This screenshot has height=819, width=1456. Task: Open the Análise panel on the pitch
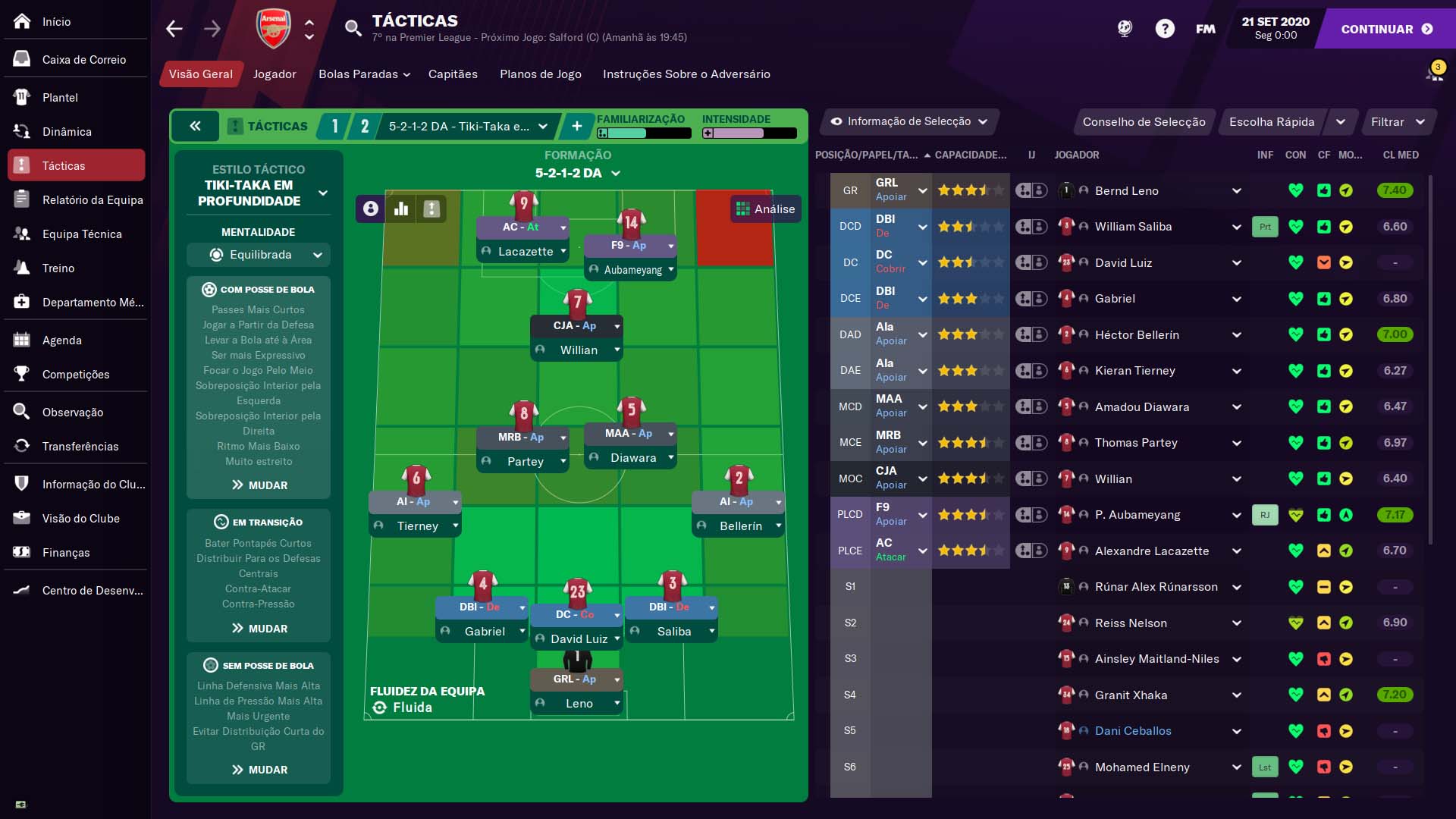point(766,209)
